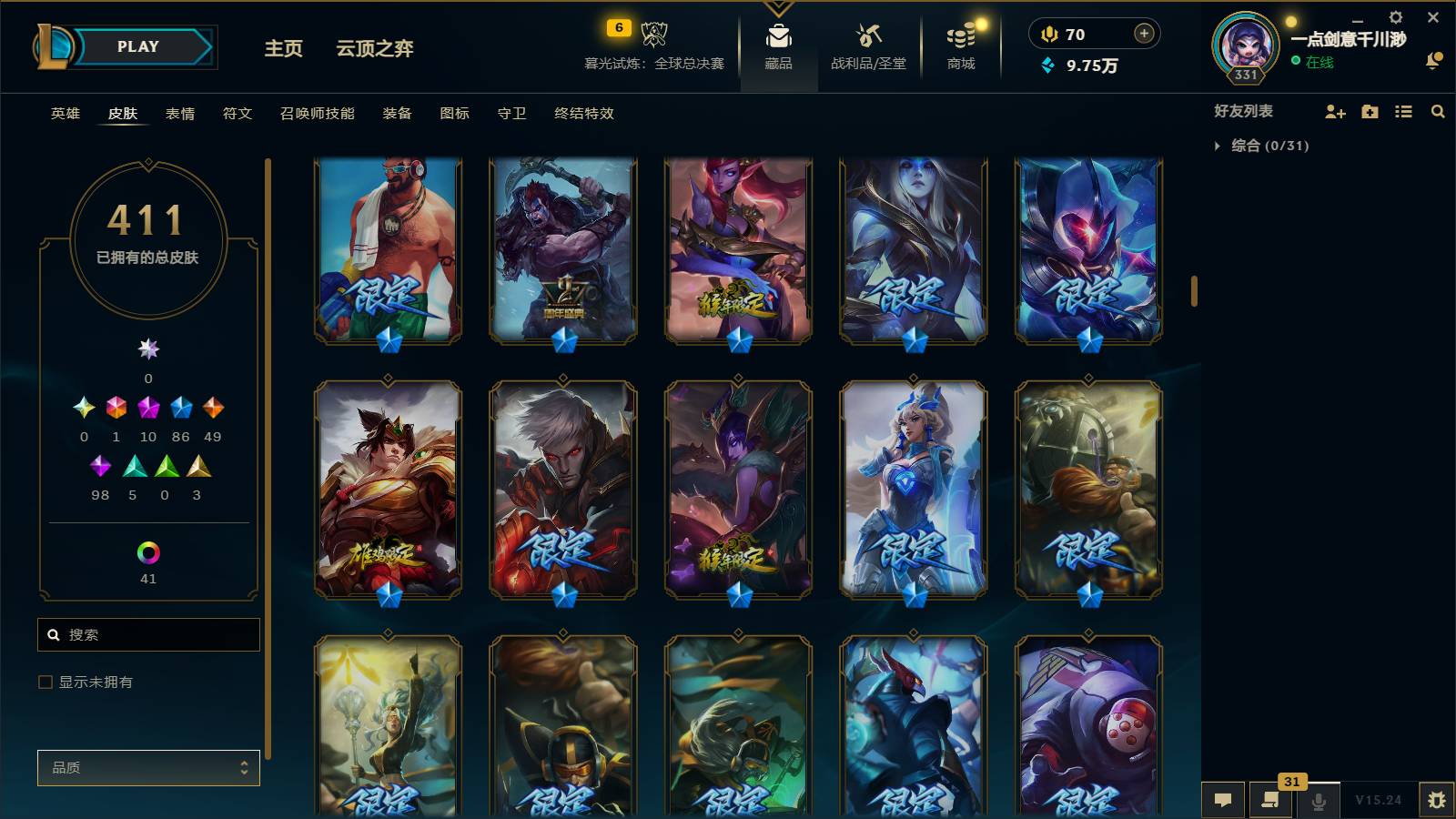Viewport: 1456px width, 819px height.
Task: Click the add friend icon
Action: (1335, 111)
